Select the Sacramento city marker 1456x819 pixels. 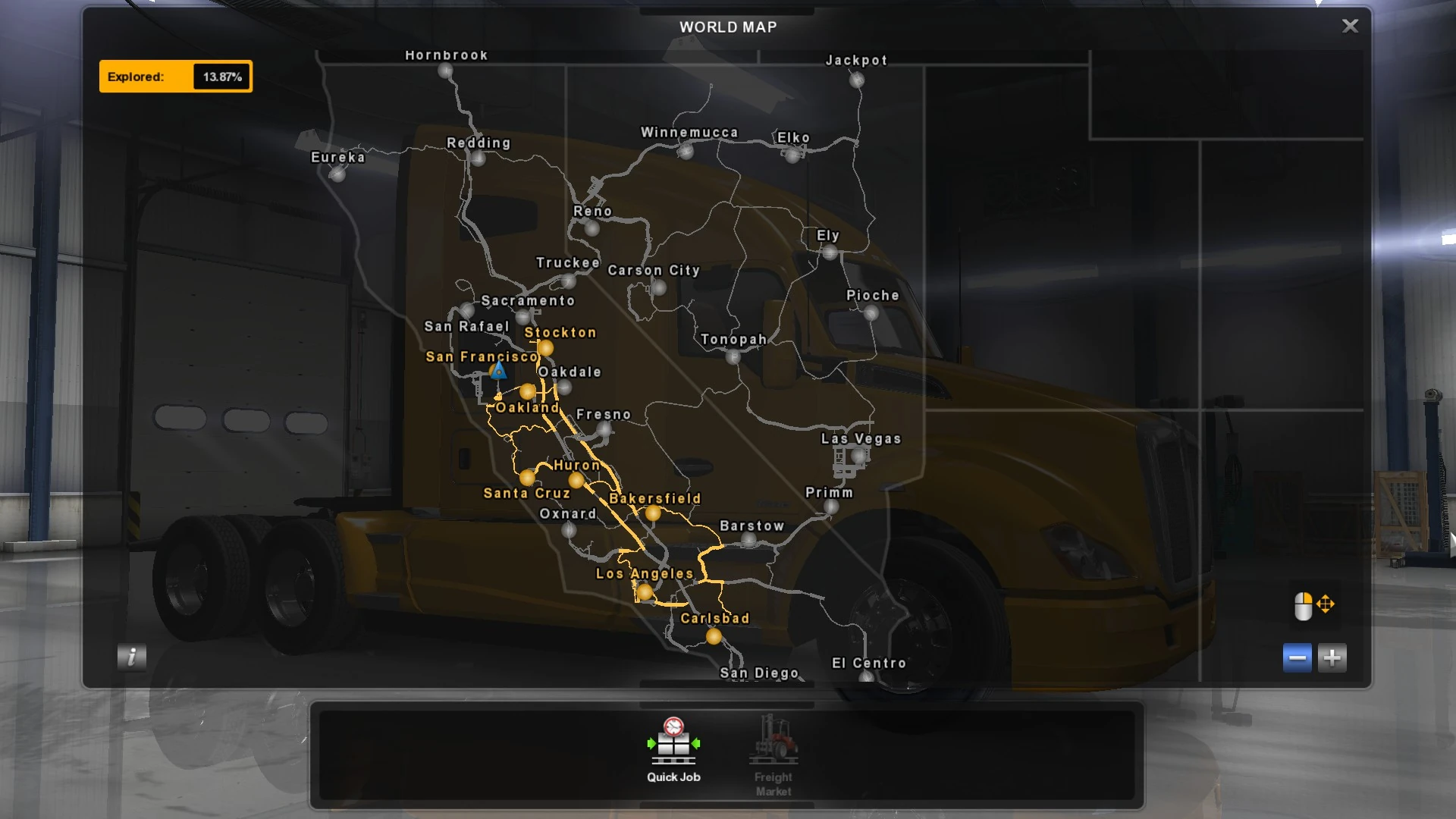523,316
